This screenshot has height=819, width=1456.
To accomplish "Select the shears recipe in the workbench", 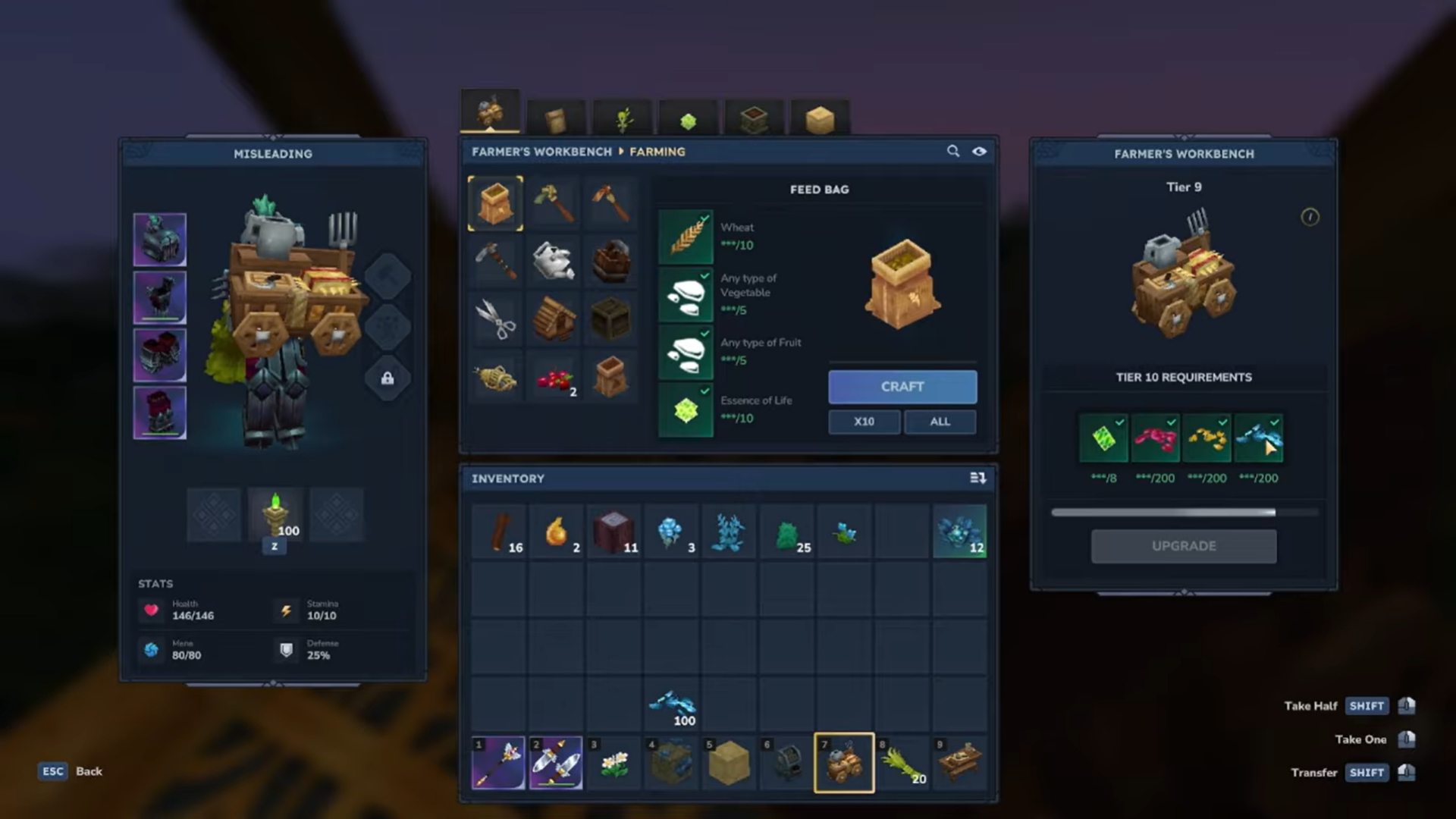I will tap(495, 318).
